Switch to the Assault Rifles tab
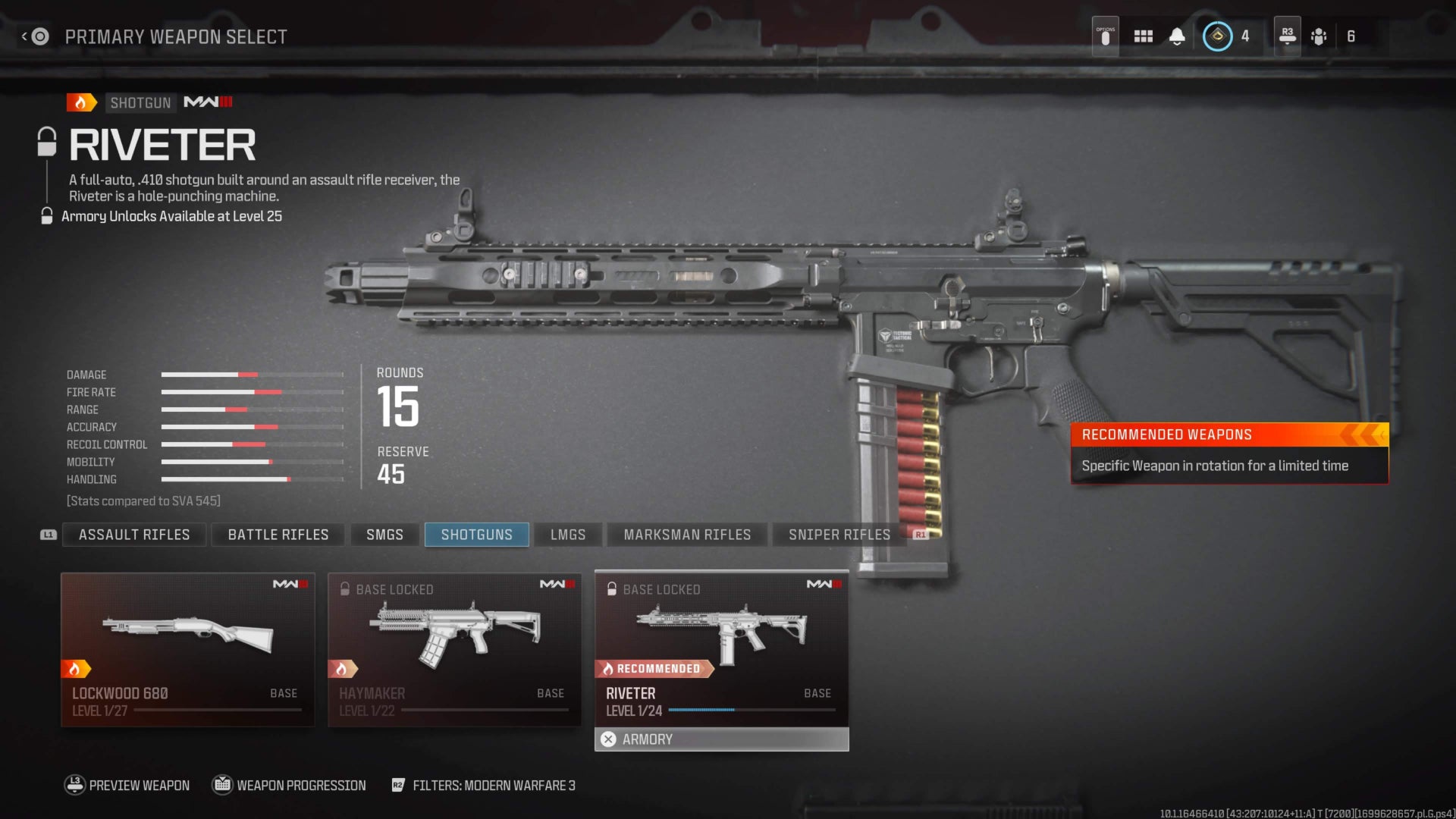Image resolution: width=1456 pixels, height=819 pixels. click(x=133, y=534)
